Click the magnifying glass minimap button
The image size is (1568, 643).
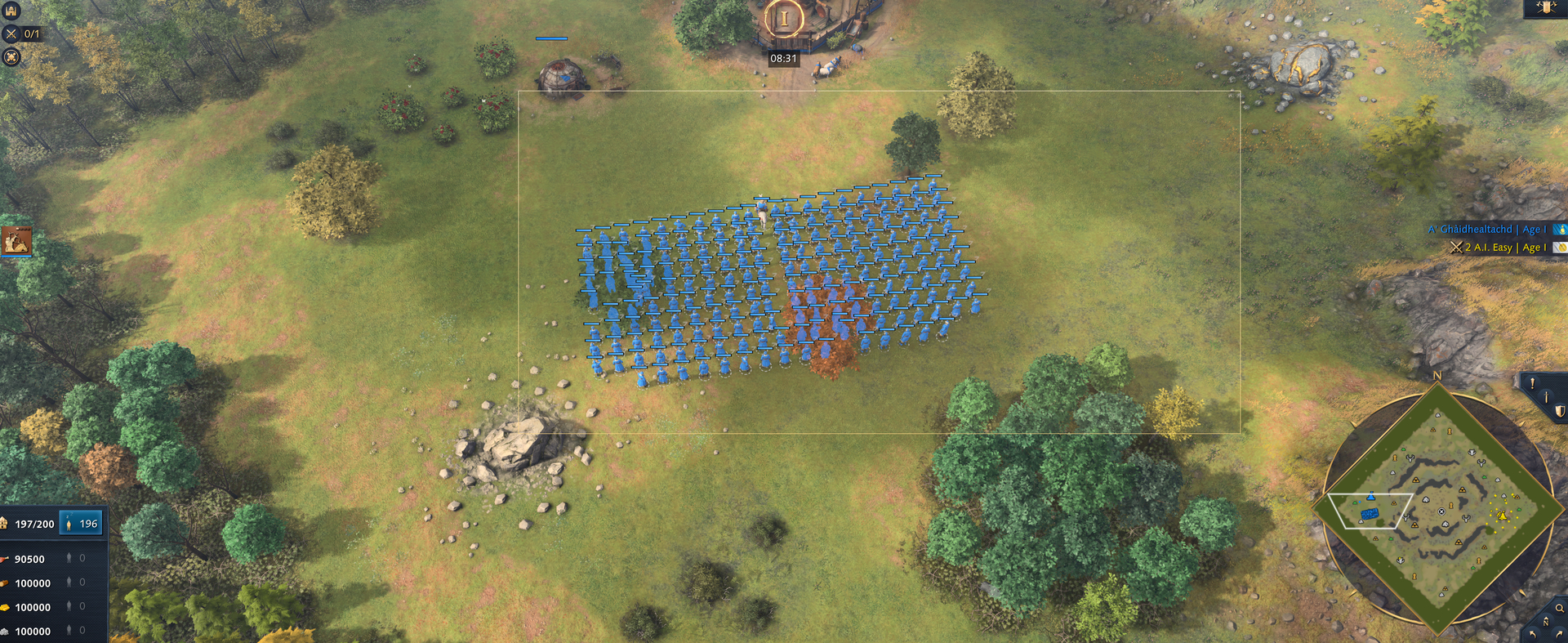pos(1560,608)
